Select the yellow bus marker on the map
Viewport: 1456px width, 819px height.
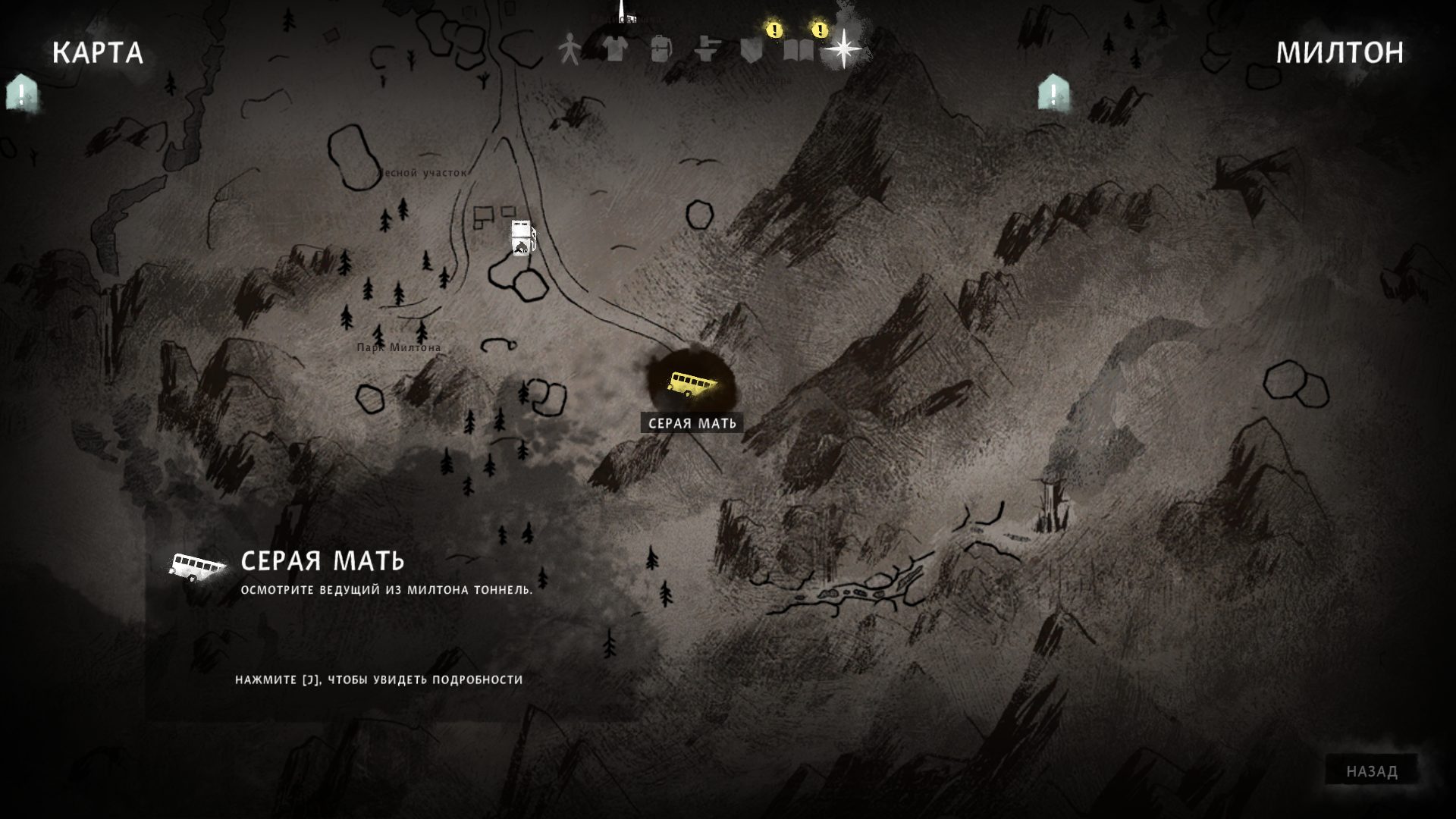(691, 384)
